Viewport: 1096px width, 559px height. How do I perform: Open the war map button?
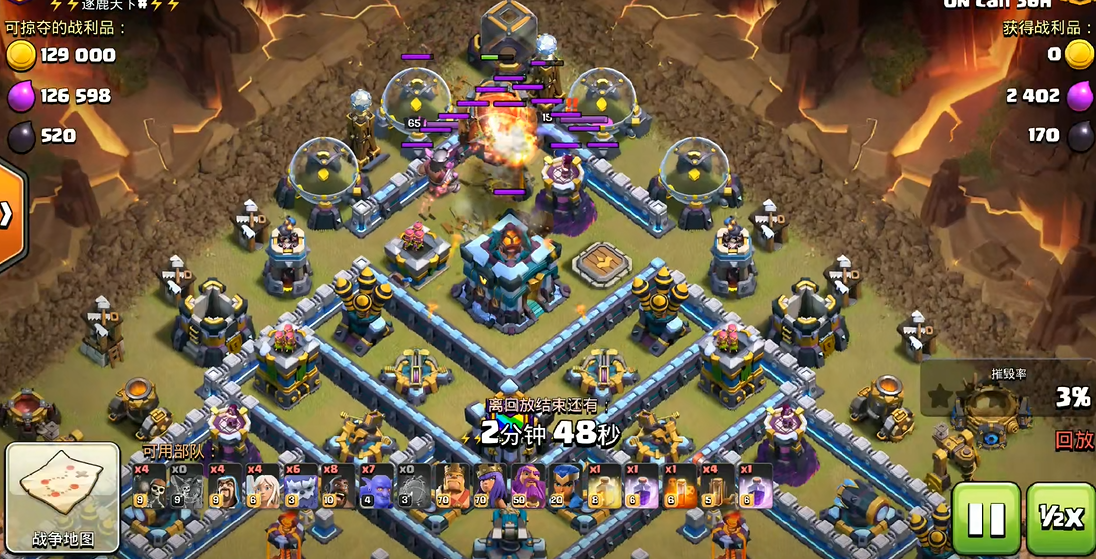(x=63, y=499)
